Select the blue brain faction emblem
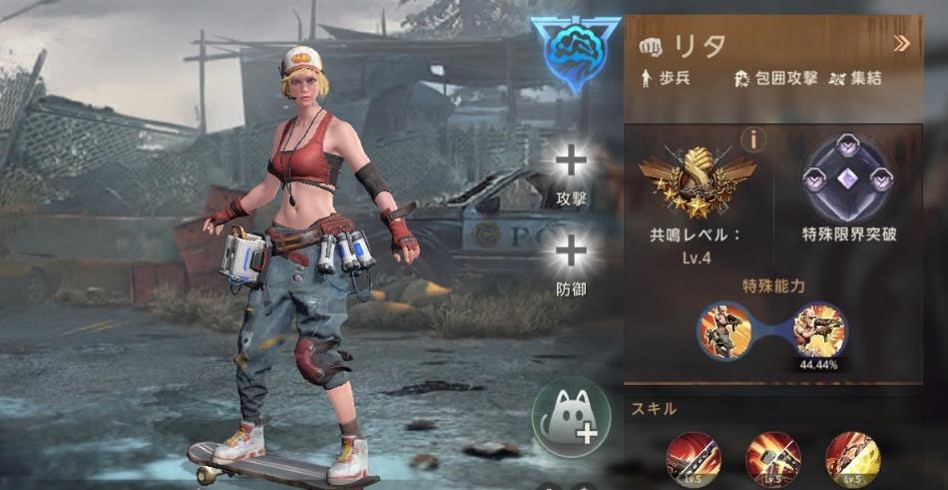The width and height of the screenshot is (948, 490). pyautogui.click(x=575, y=53)
